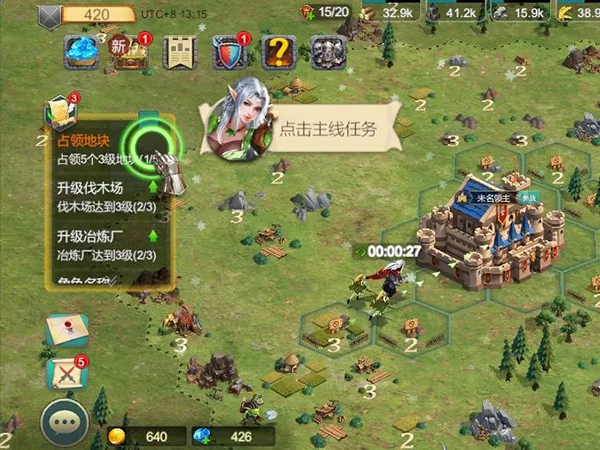Click the 点击主线任务 banner

pos(328,129)
